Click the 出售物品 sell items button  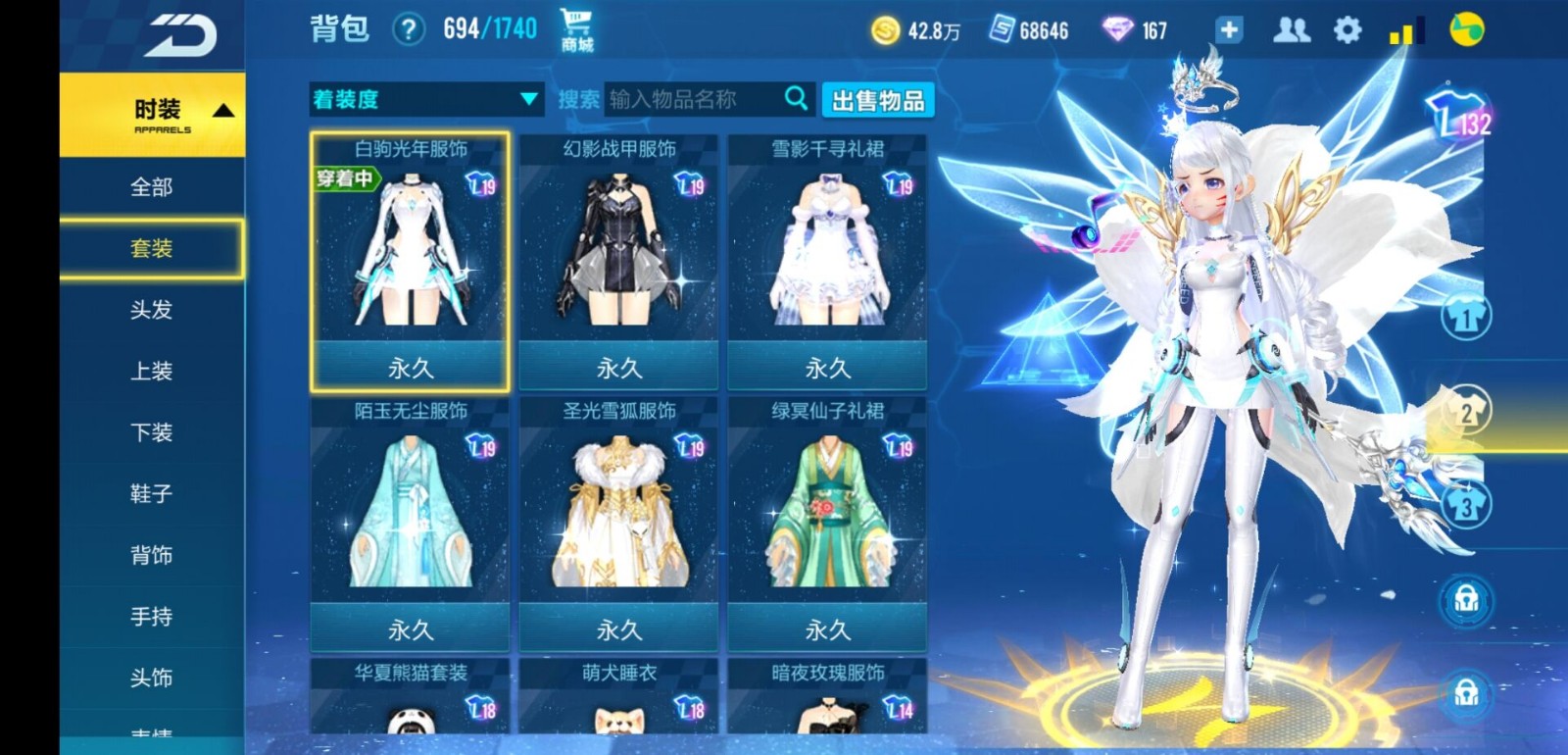(x=877, y=100)
